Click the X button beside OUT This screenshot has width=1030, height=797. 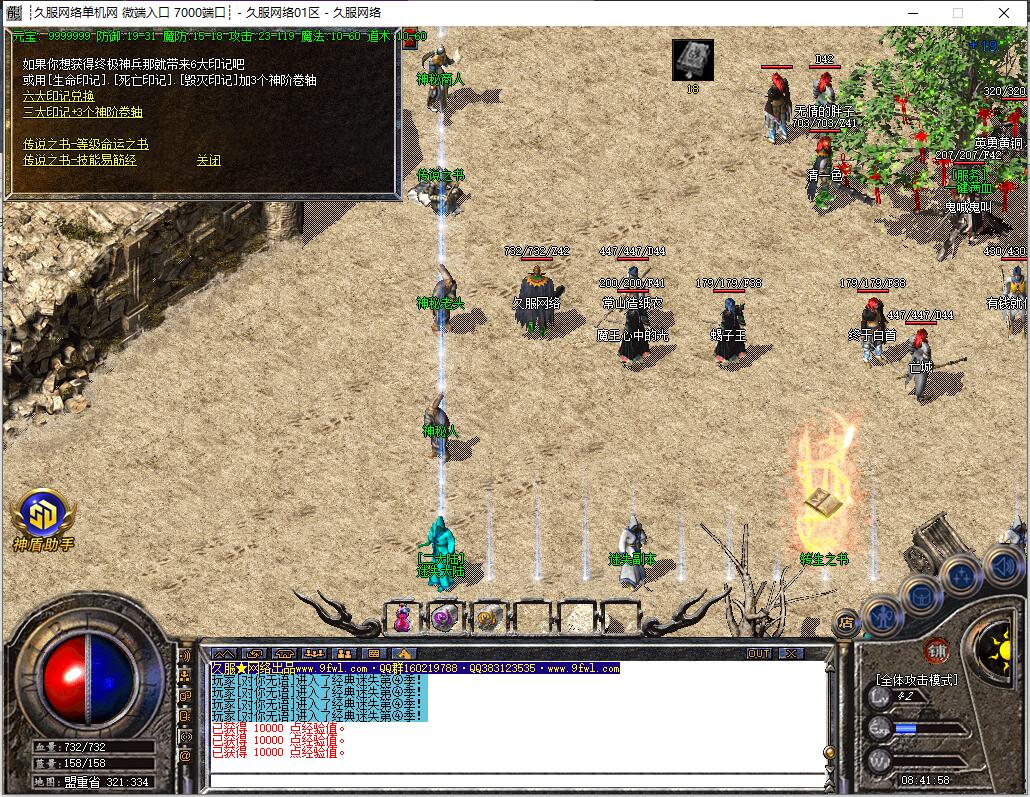coord(790,653)
